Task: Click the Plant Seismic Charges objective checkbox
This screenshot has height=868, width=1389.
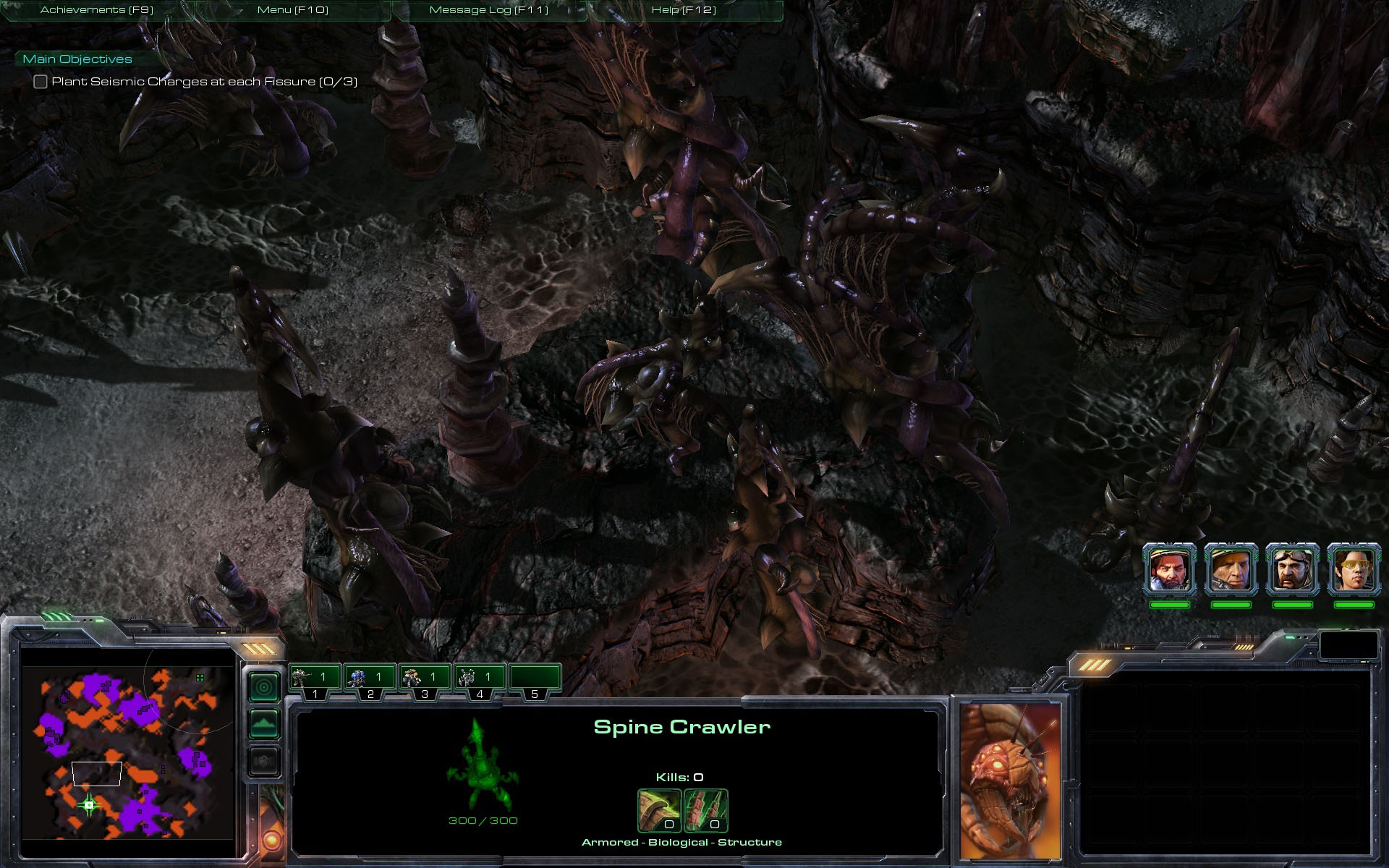Action: pos(41,82)
